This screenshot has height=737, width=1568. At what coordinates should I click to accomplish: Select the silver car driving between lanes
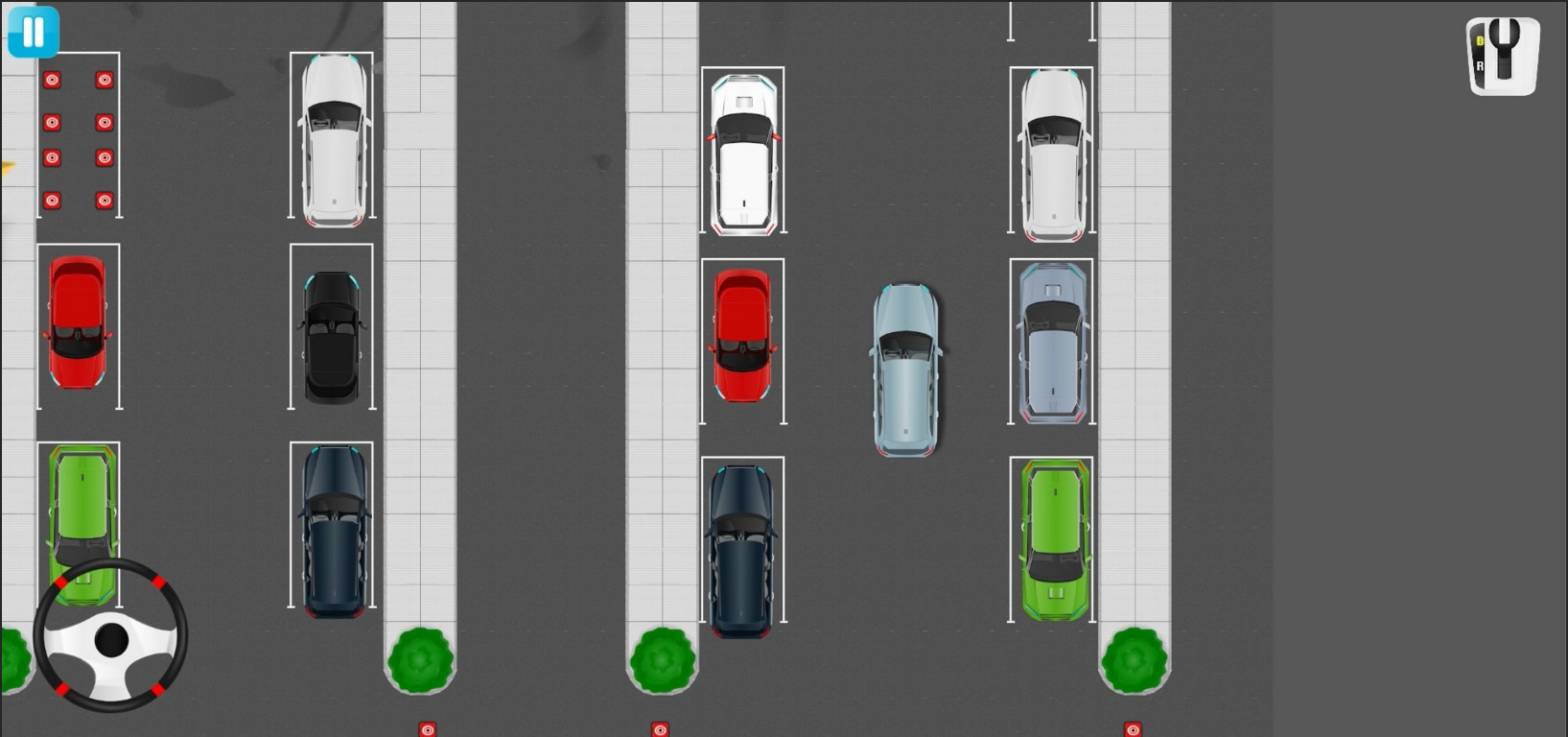tap(904, 369)
